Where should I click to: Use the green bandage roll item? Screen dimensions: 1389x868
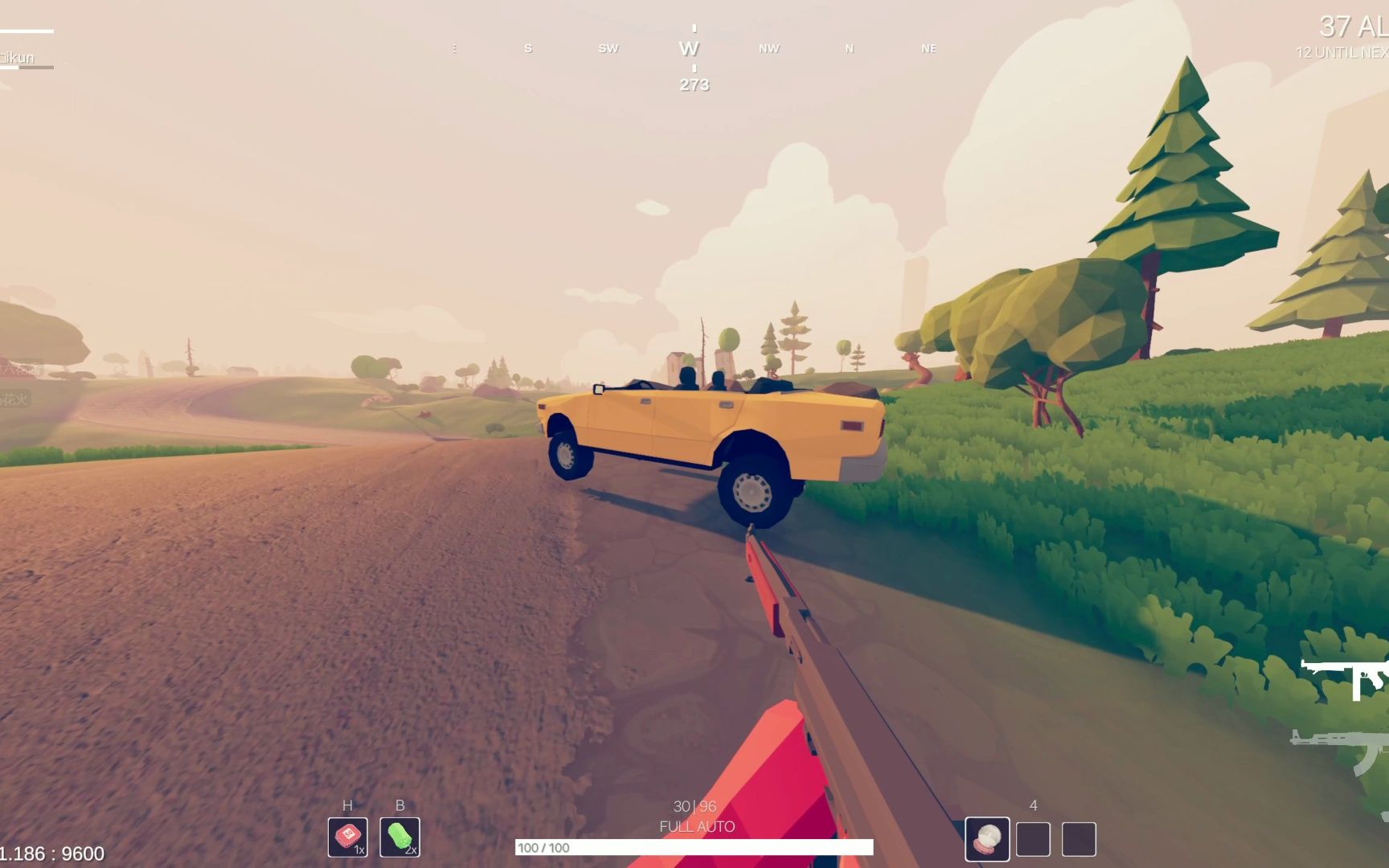pos(399,837)
